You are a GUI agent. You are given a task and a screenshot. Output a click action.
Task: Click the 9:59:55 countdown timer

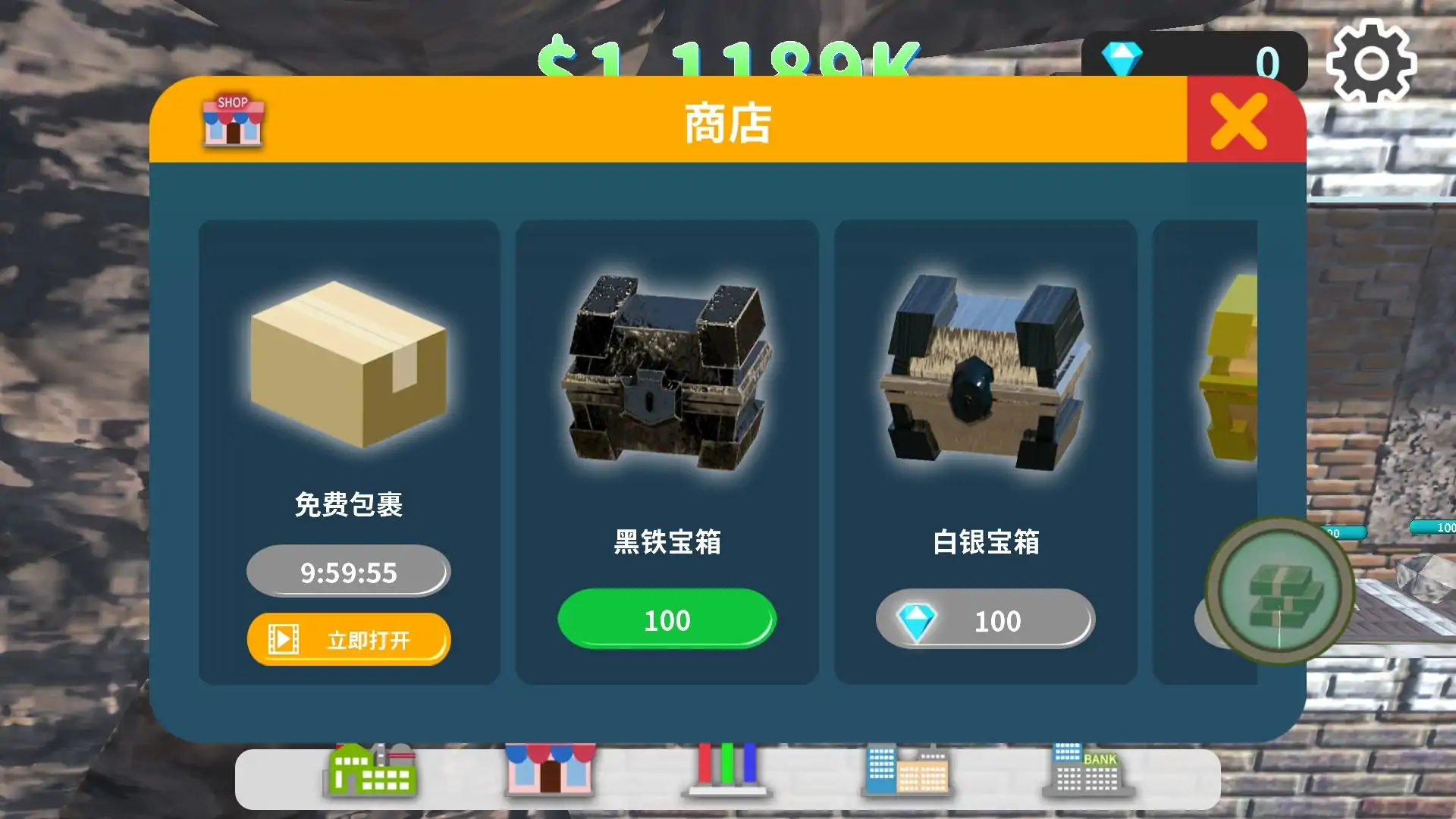click(347, 573)
